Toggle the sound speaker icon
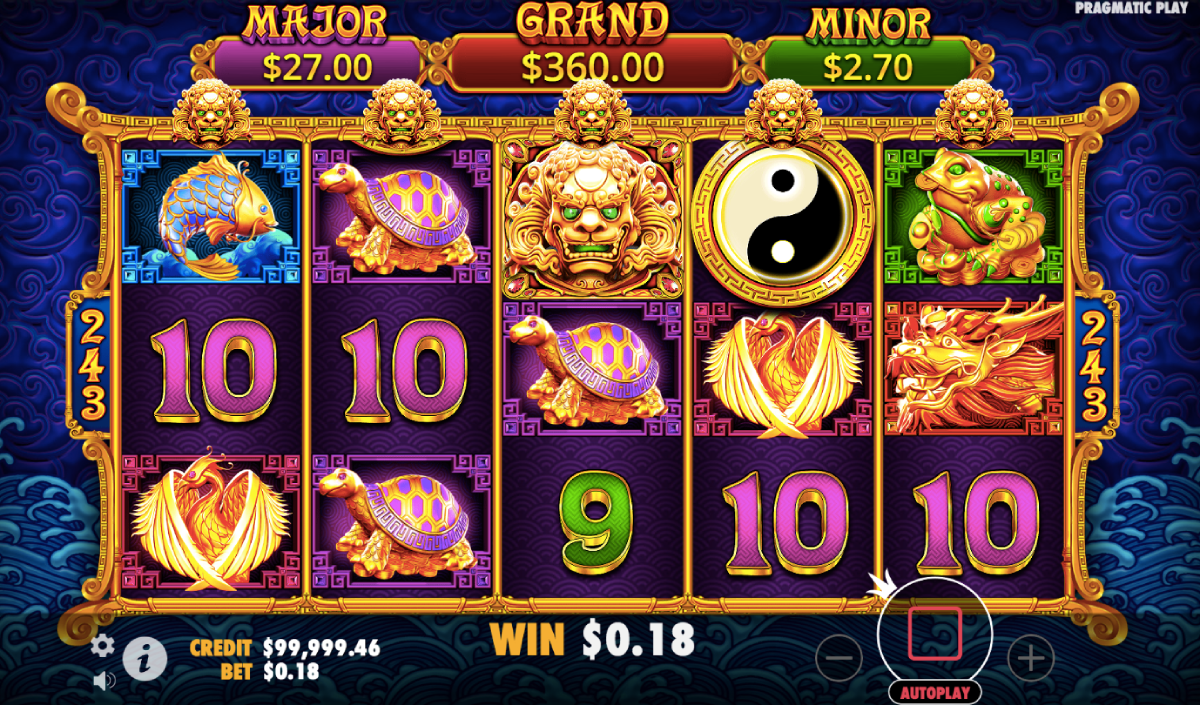This screenshot has height=705, width=1200. pyautogui.click(x=103, y=681)
